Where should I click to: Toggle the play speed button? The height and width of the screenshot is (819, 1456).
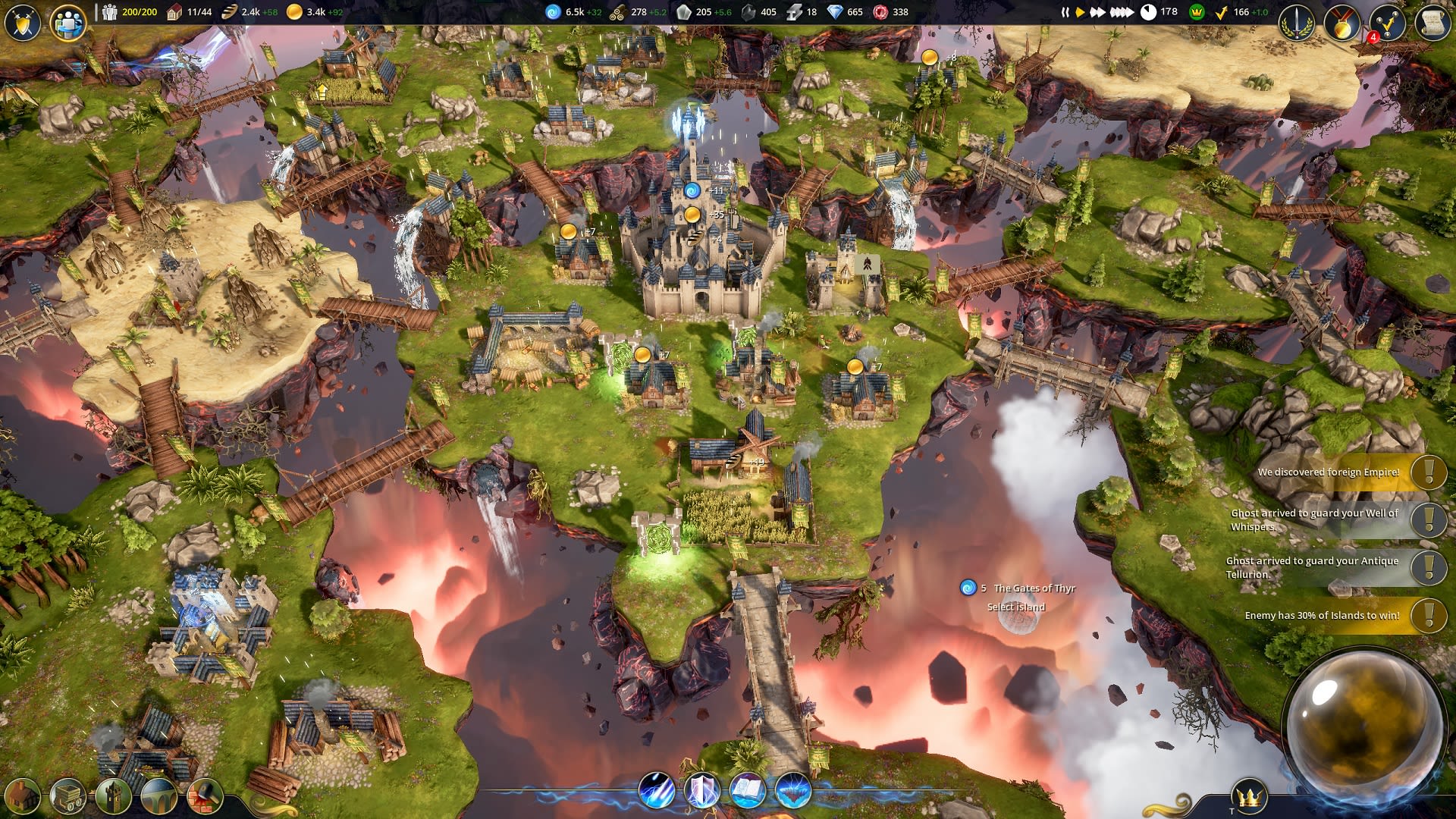(1080, 11)
